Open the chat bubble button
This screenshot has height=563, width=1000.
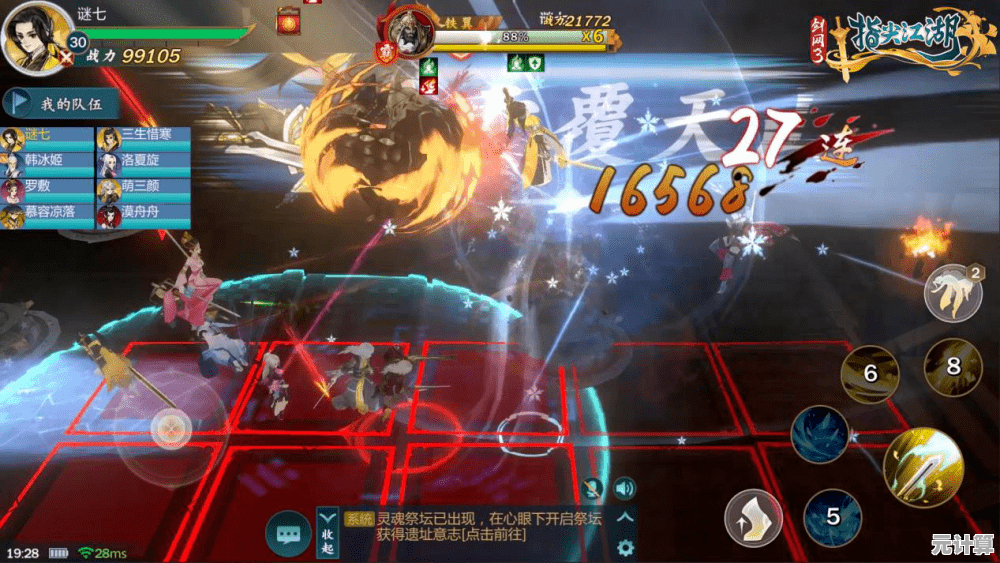coord(289,535)
